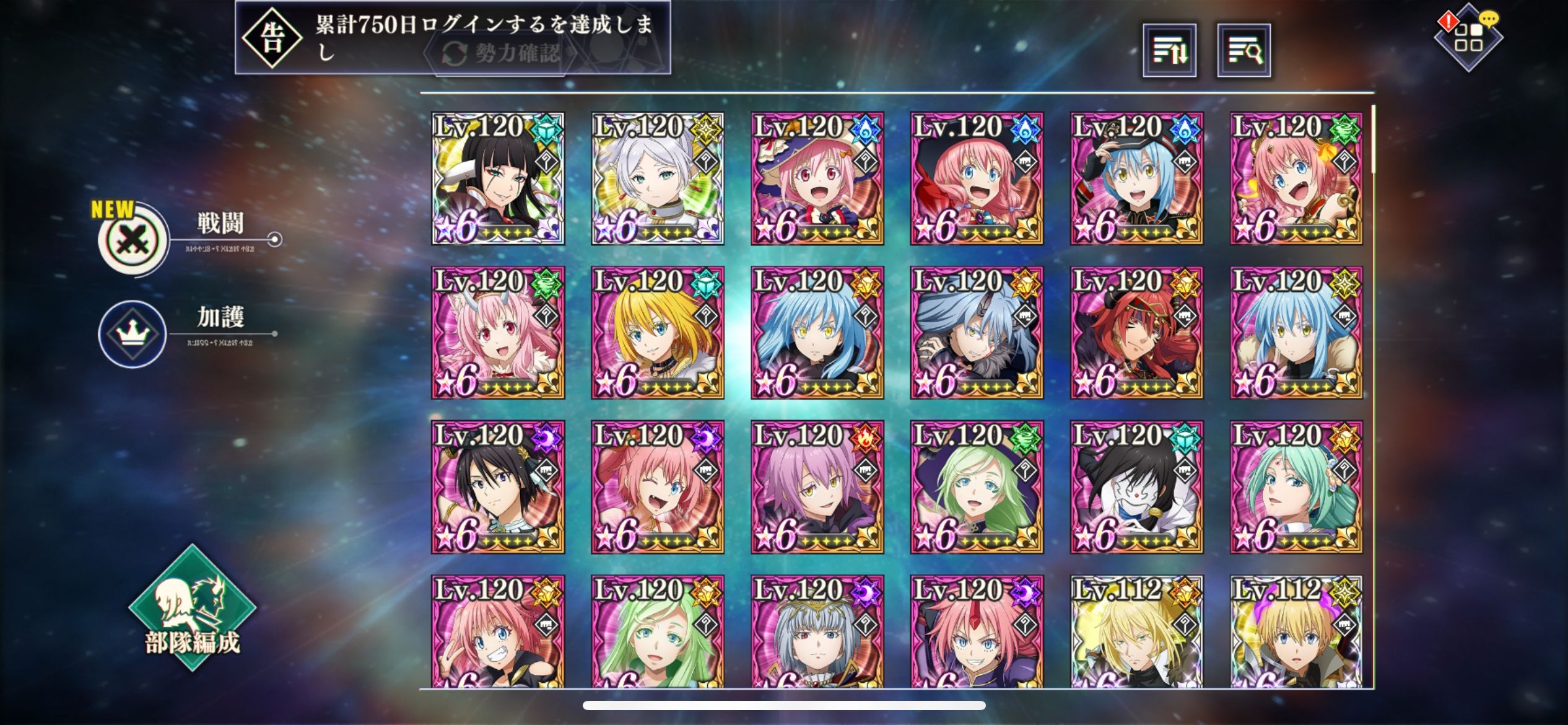The width and height of the screenshot is (1568, 725).
Task: Select the blue-haired character wearing a military cap
Action: (x=1136, y=178)
